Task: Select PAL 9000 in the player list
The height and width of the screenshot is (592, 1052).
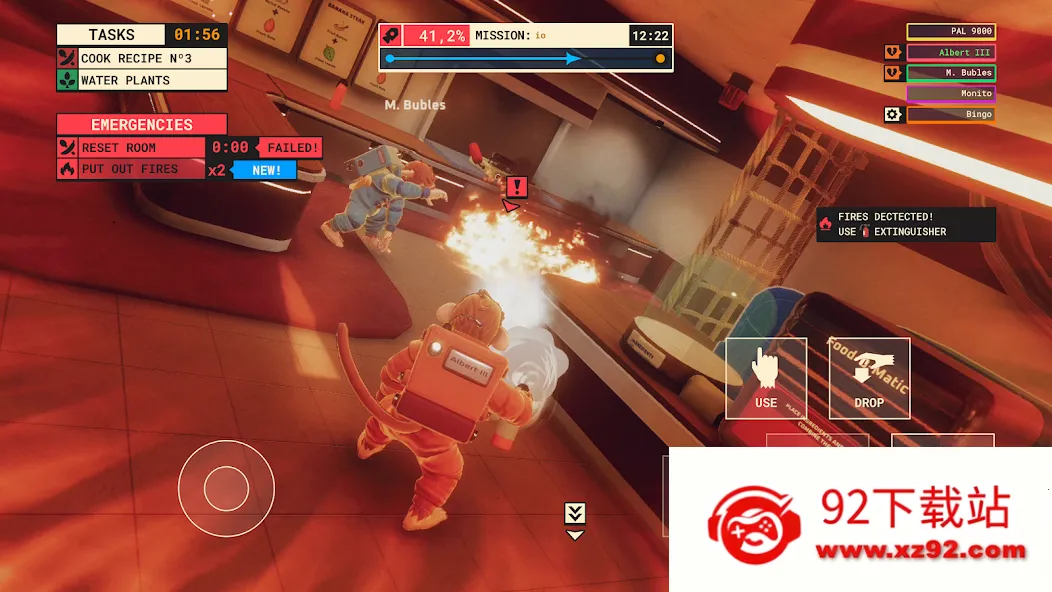Action: [951, 31]
